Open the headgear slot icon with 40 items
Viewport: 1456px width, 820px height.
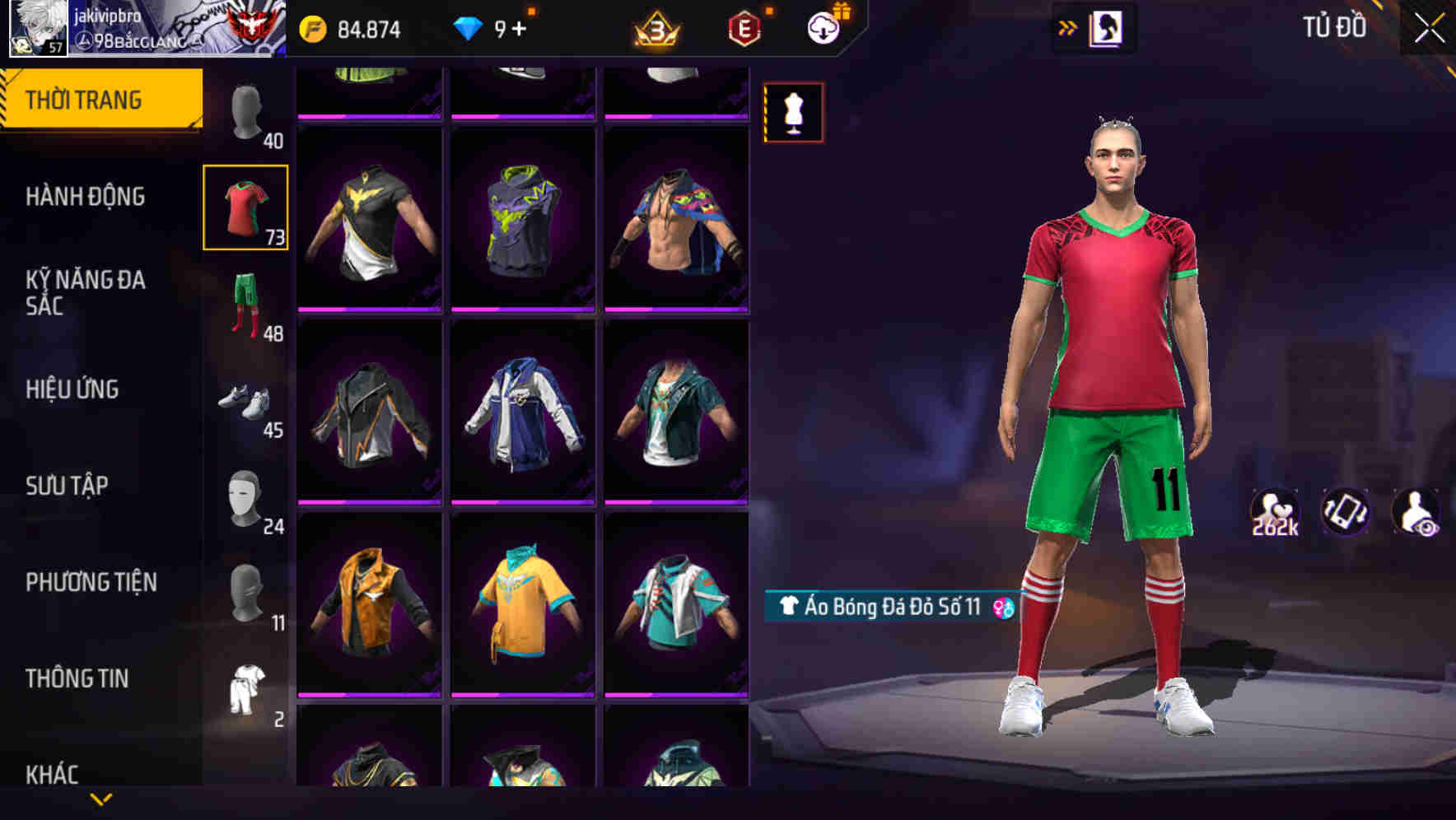coord(245,107)
